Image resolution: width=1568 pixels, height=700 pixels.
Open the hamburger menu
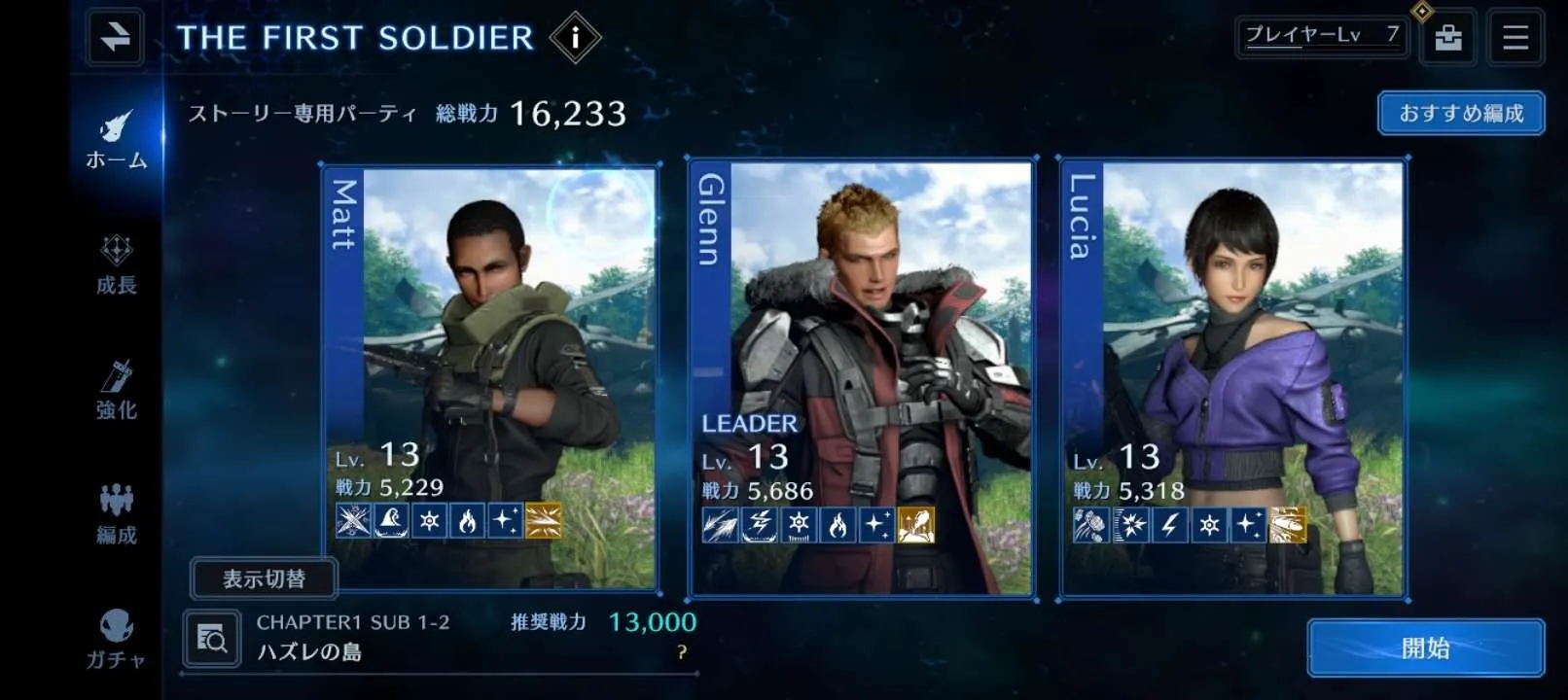[1515, 38]
